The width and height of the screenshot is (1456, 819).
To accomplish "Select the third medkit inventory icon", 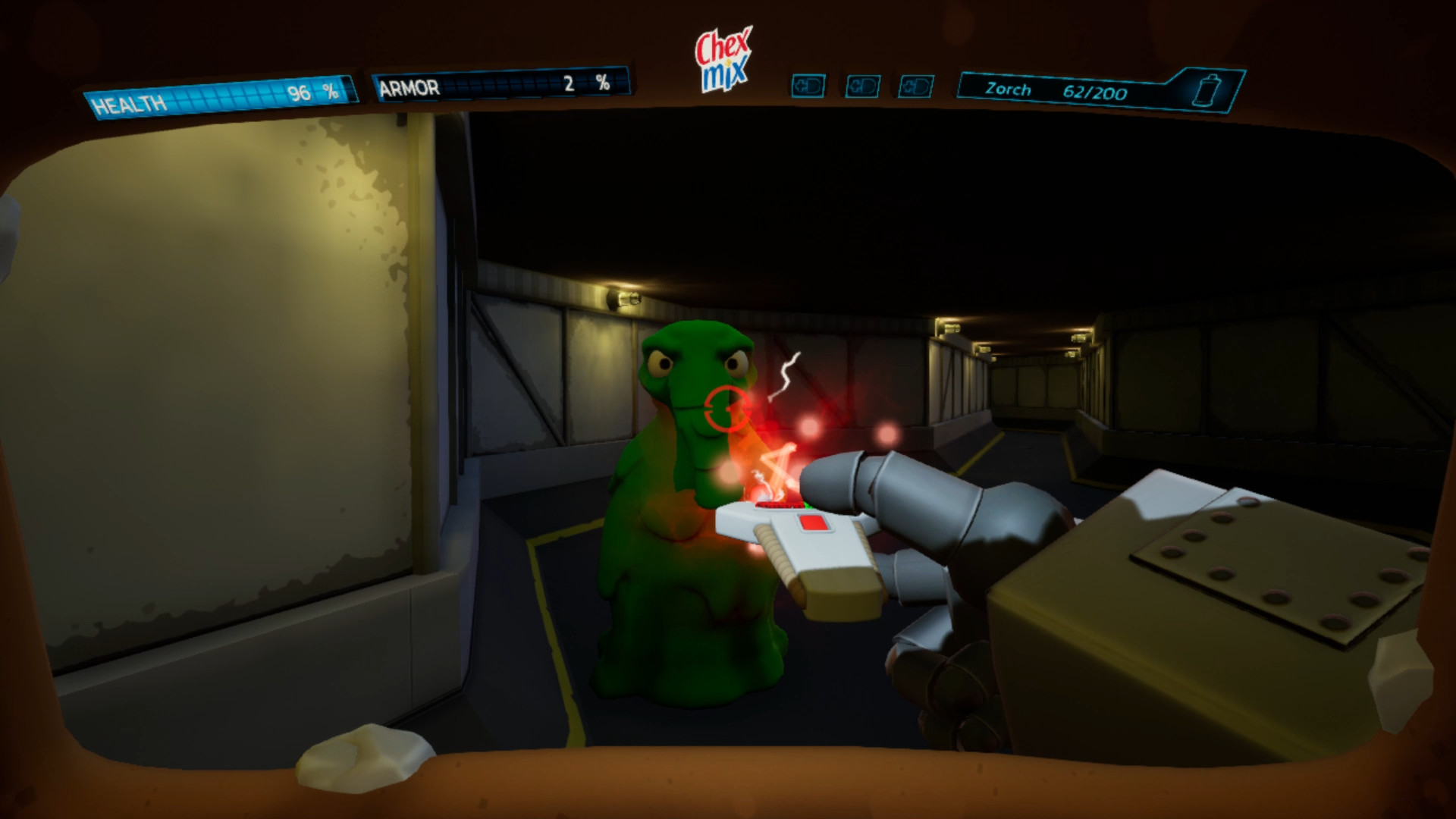I will 916,86.
